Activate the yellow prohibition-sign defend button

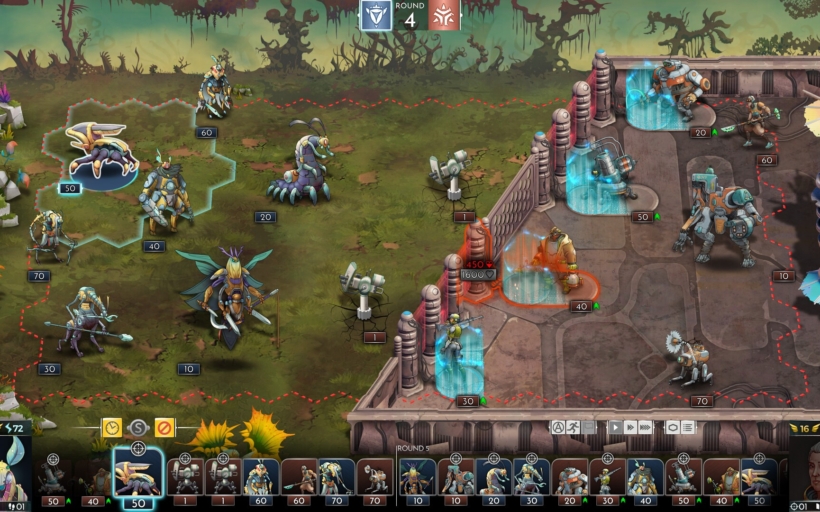pyautogui.click(x=164, y=428)
